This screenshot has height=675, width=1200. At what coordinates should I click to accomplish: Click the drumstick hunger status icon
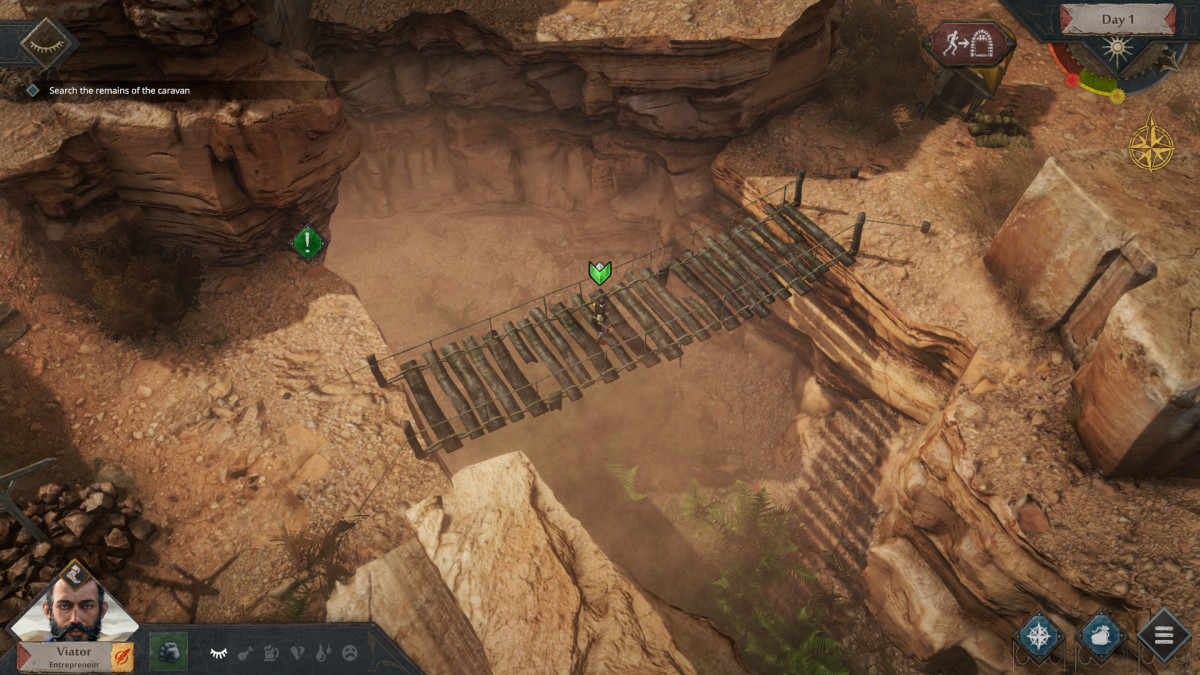click(x=245, y=653)
